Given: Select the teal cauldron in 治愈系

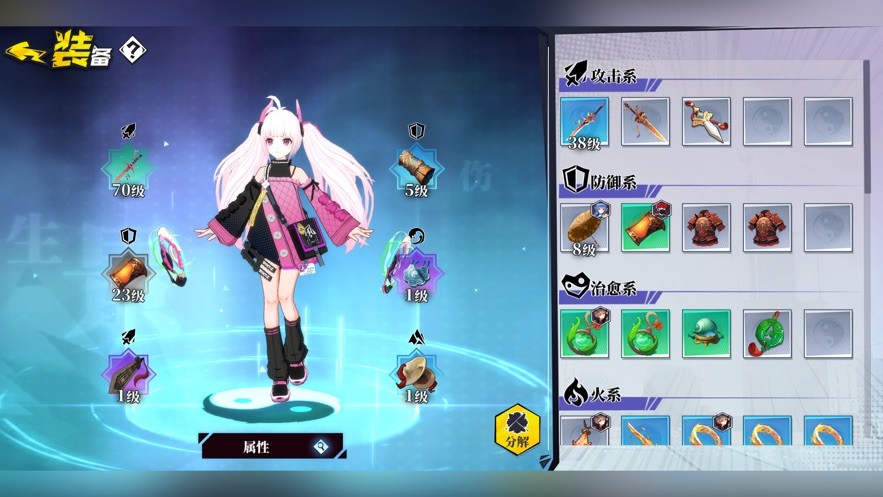Looking at the screenshot, I should click(706, 334).
